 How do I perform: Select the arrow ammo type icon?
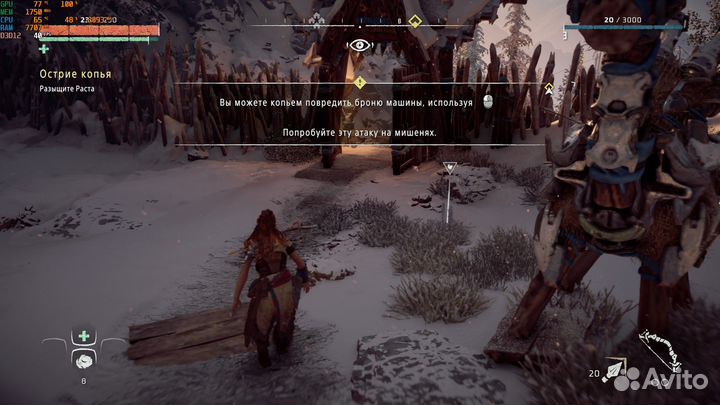pos(625,377)
